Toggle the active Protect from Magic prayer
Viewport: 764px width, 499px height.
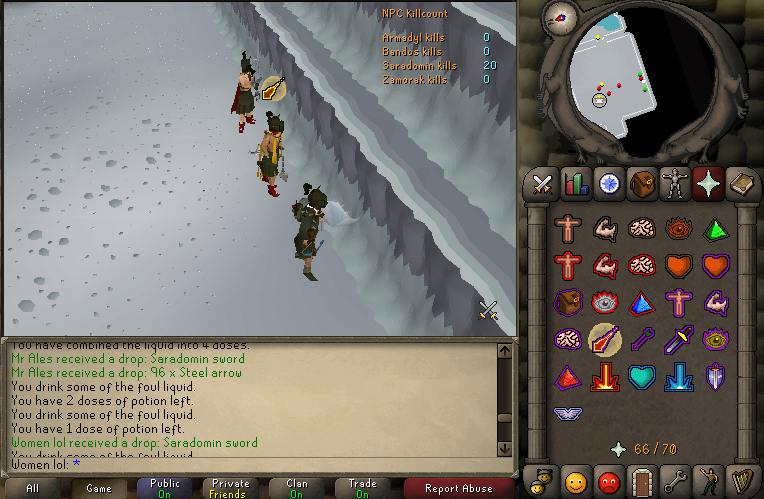(605, 340)
